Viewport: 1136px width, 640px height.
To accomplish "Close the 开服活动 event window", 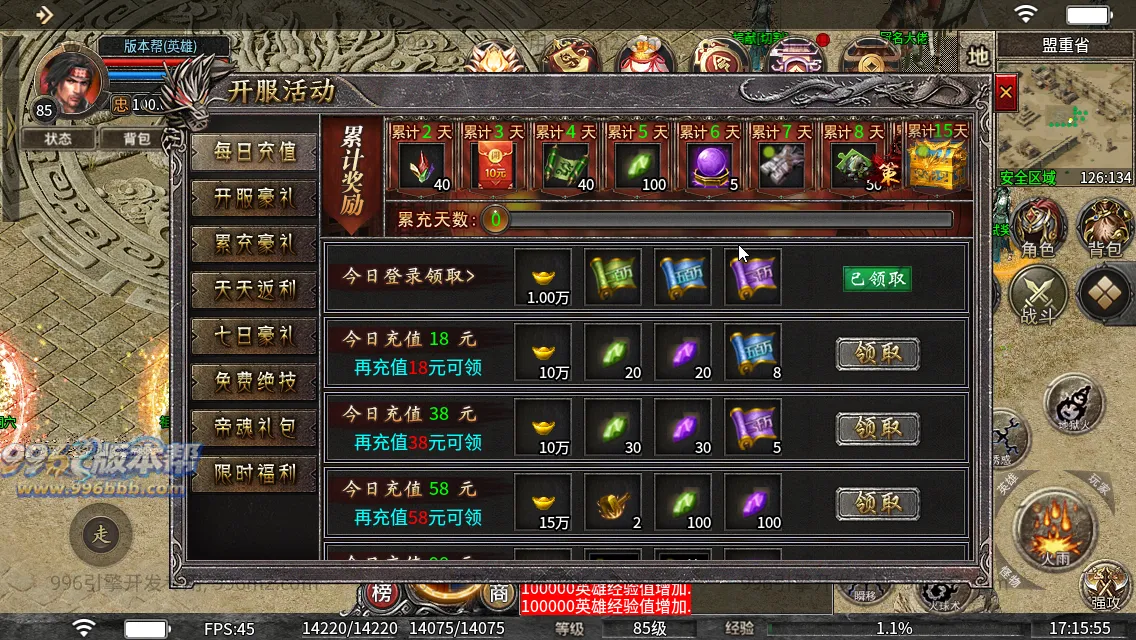I will click(x=1006, y=94).
